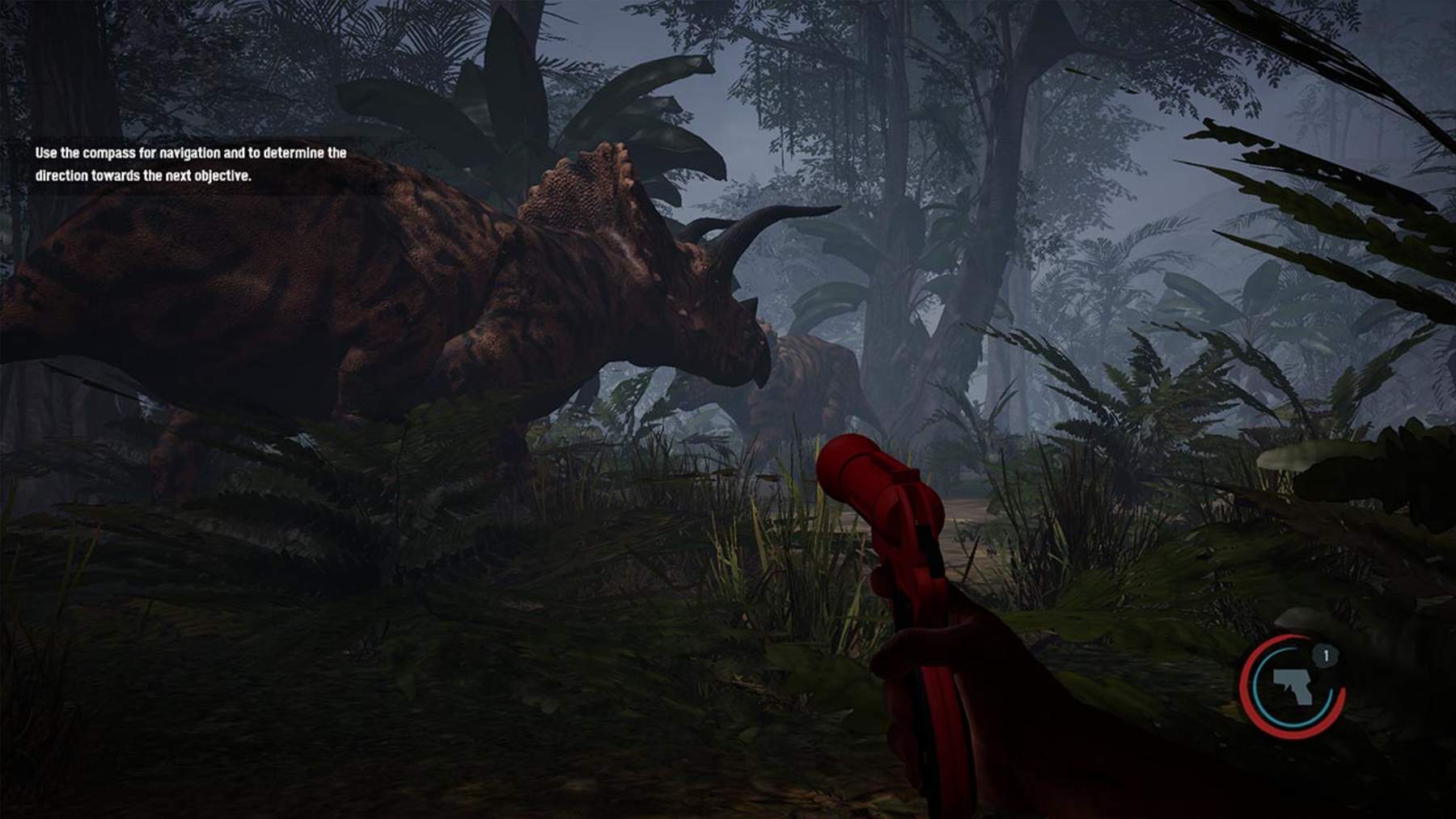Click the pistol silhouette inside the gauge circle
The height and width of the screenshot is (819, 1456).
tap(1292, 686)
